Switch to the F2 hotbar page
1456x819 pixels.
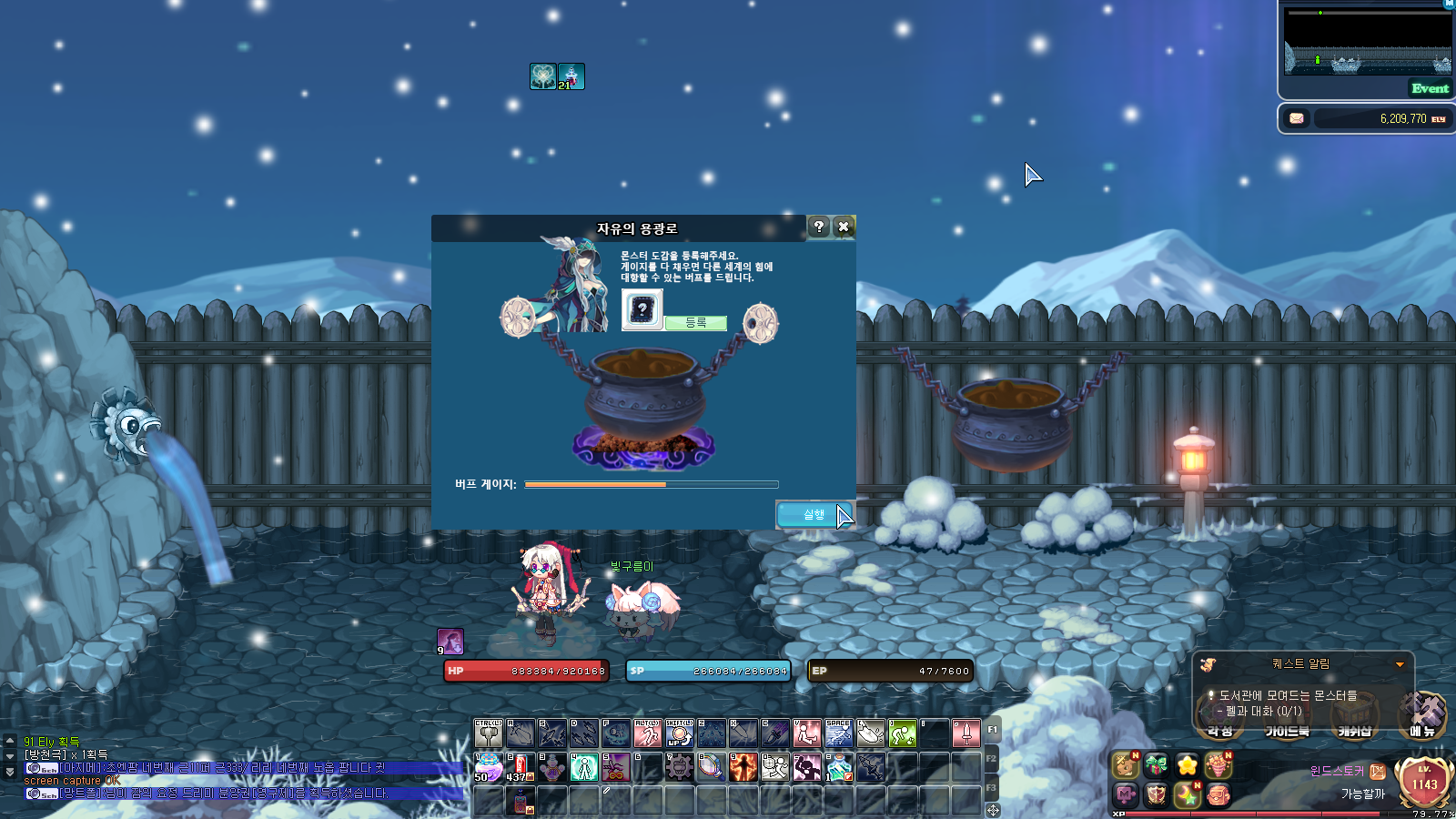click(x=991, y=758)
